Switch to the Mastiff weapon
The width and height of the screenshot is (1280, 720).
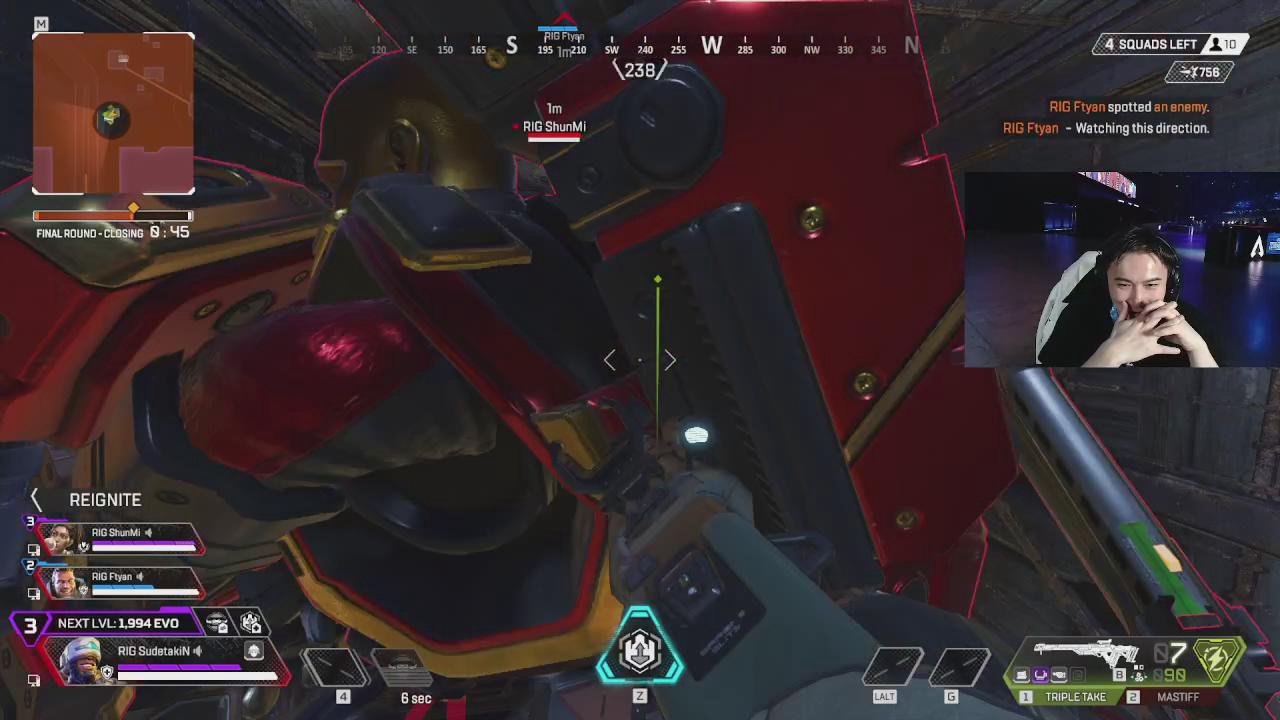coord(1169,697)
